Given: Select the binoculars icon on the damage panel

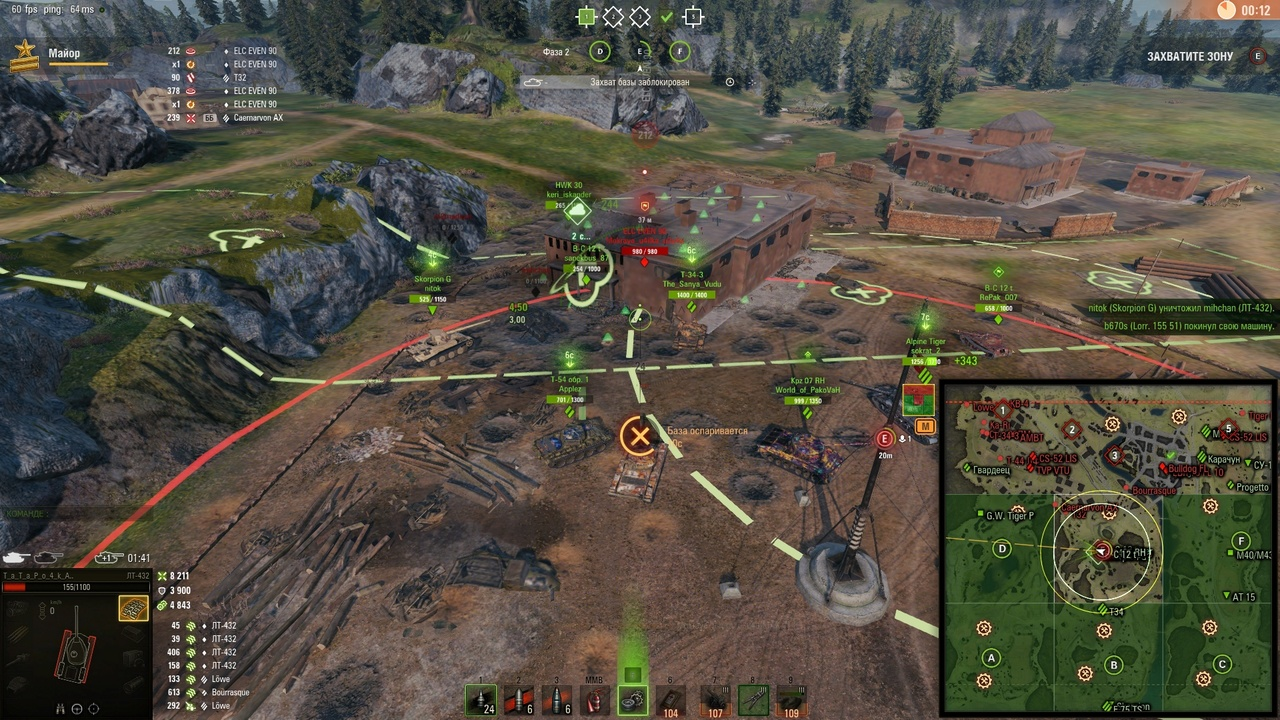Looking at the screenshot, I should (x=59, y=708).
